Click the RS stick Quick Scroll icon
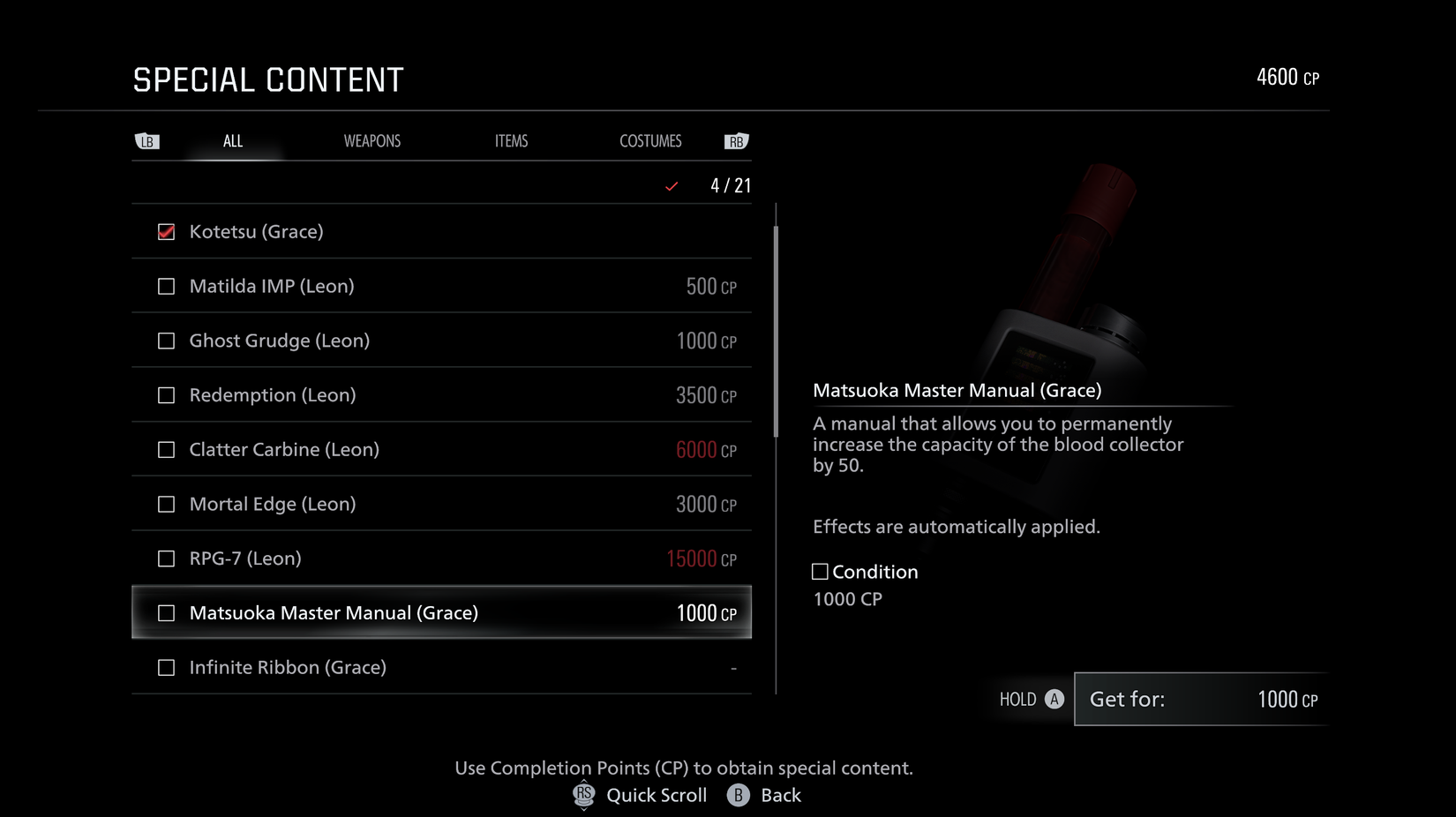 [x=583, y=795]
